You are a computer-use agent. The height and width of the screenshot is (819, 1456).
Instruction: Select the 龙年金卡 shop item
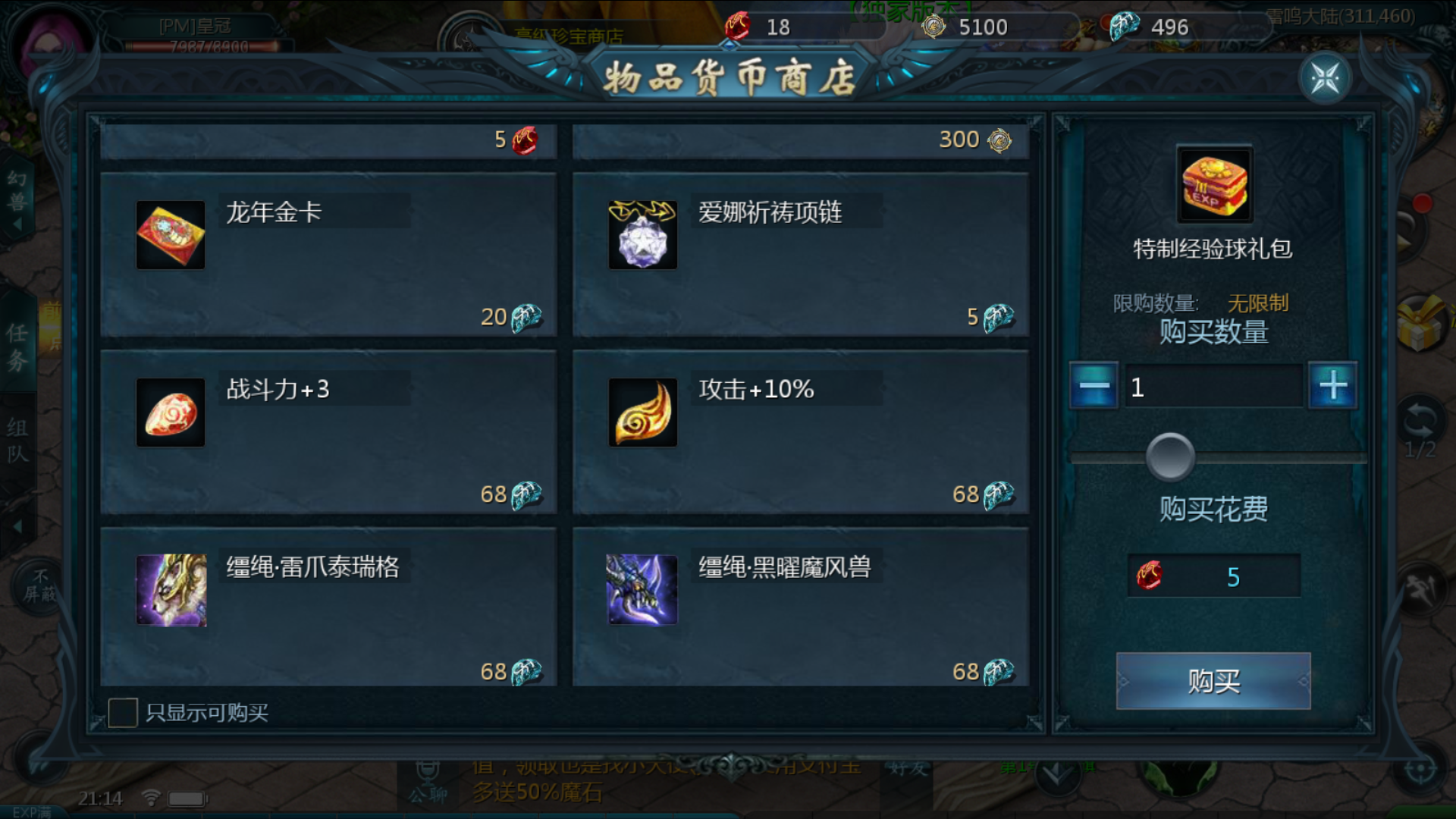pyautogui.click(x=328, y=255)
